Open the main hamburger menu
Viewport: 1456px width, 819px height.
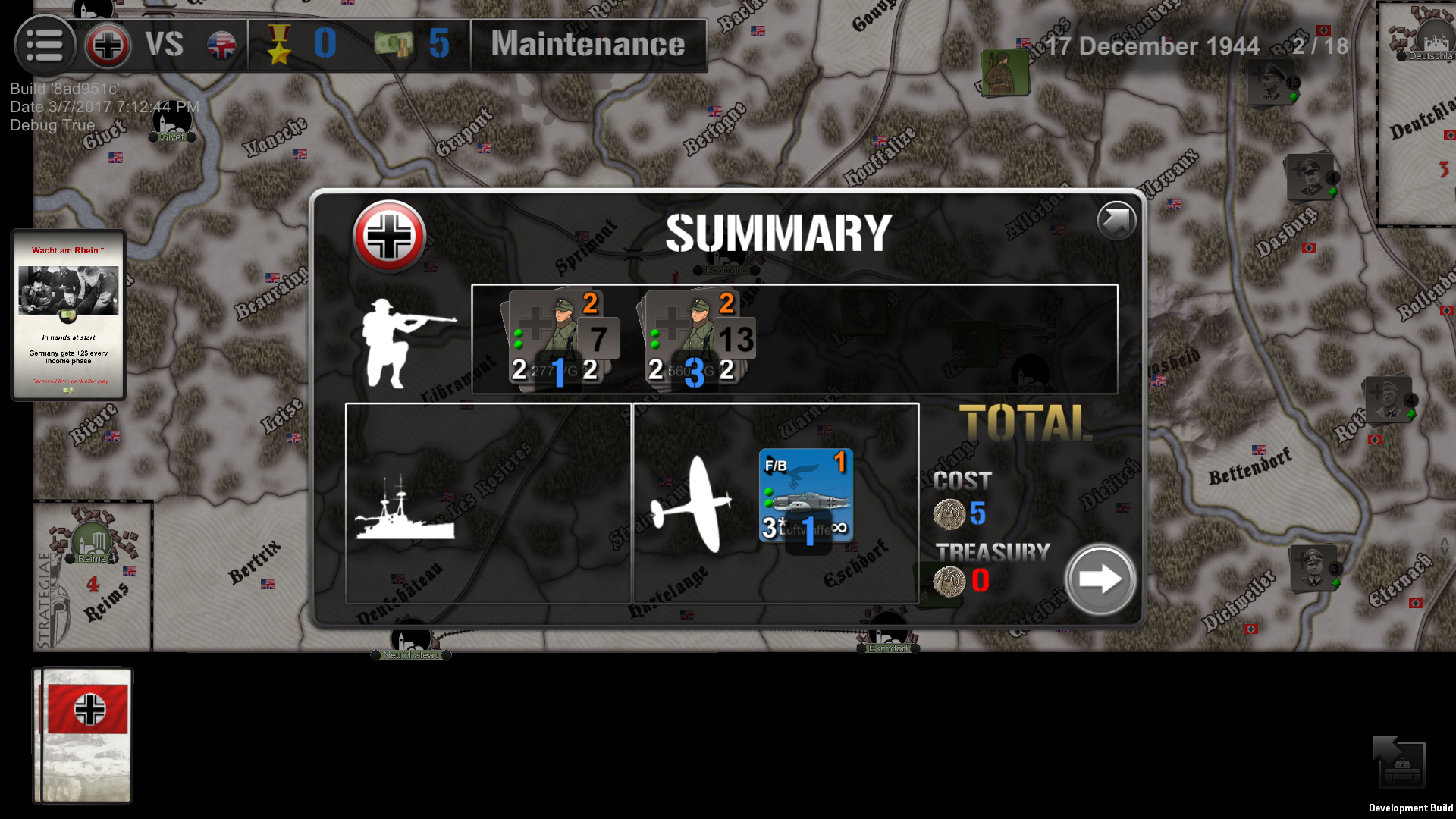click(45, 45)
